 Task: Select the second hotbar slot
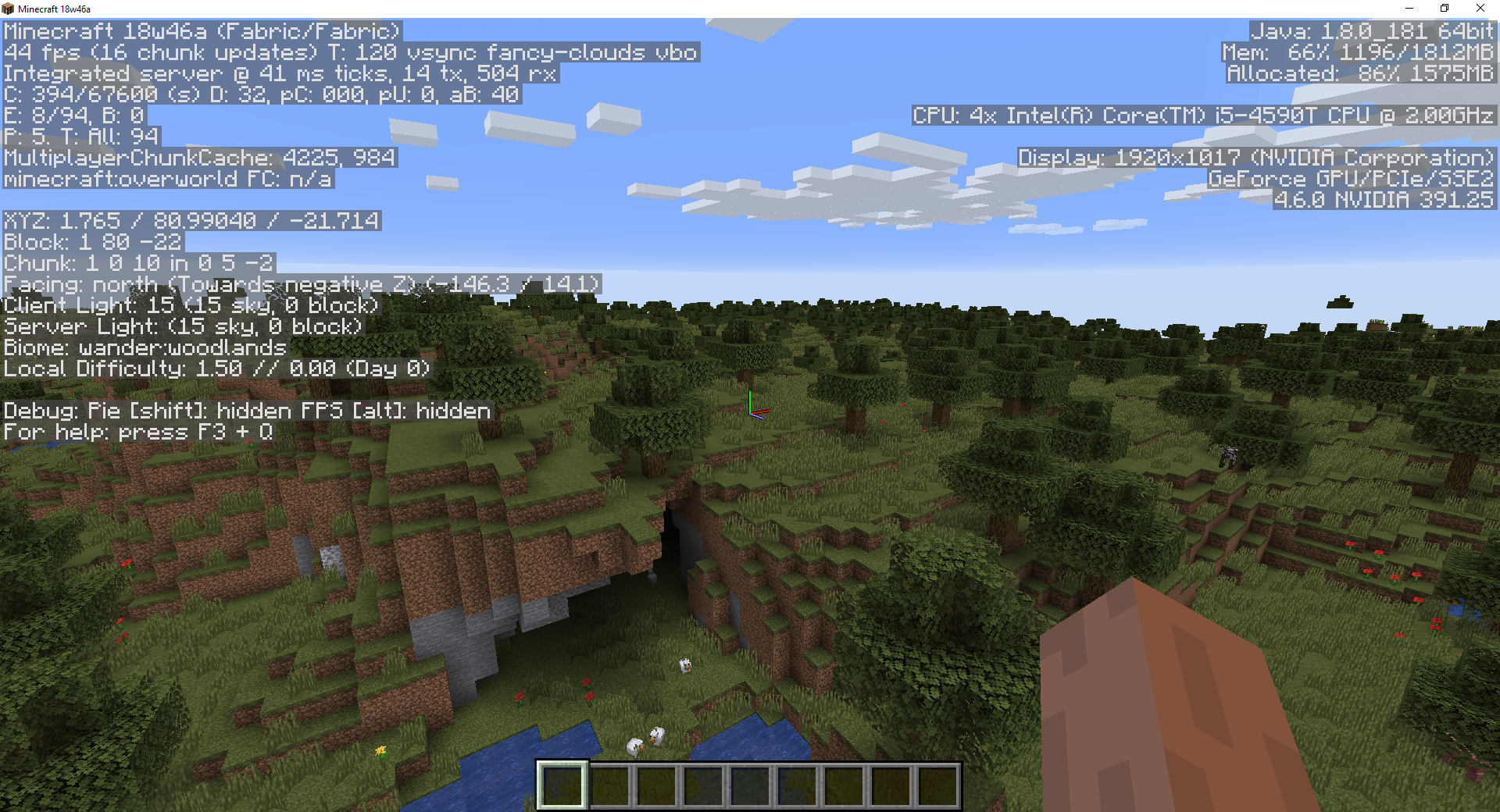click(x=609, y=785)
